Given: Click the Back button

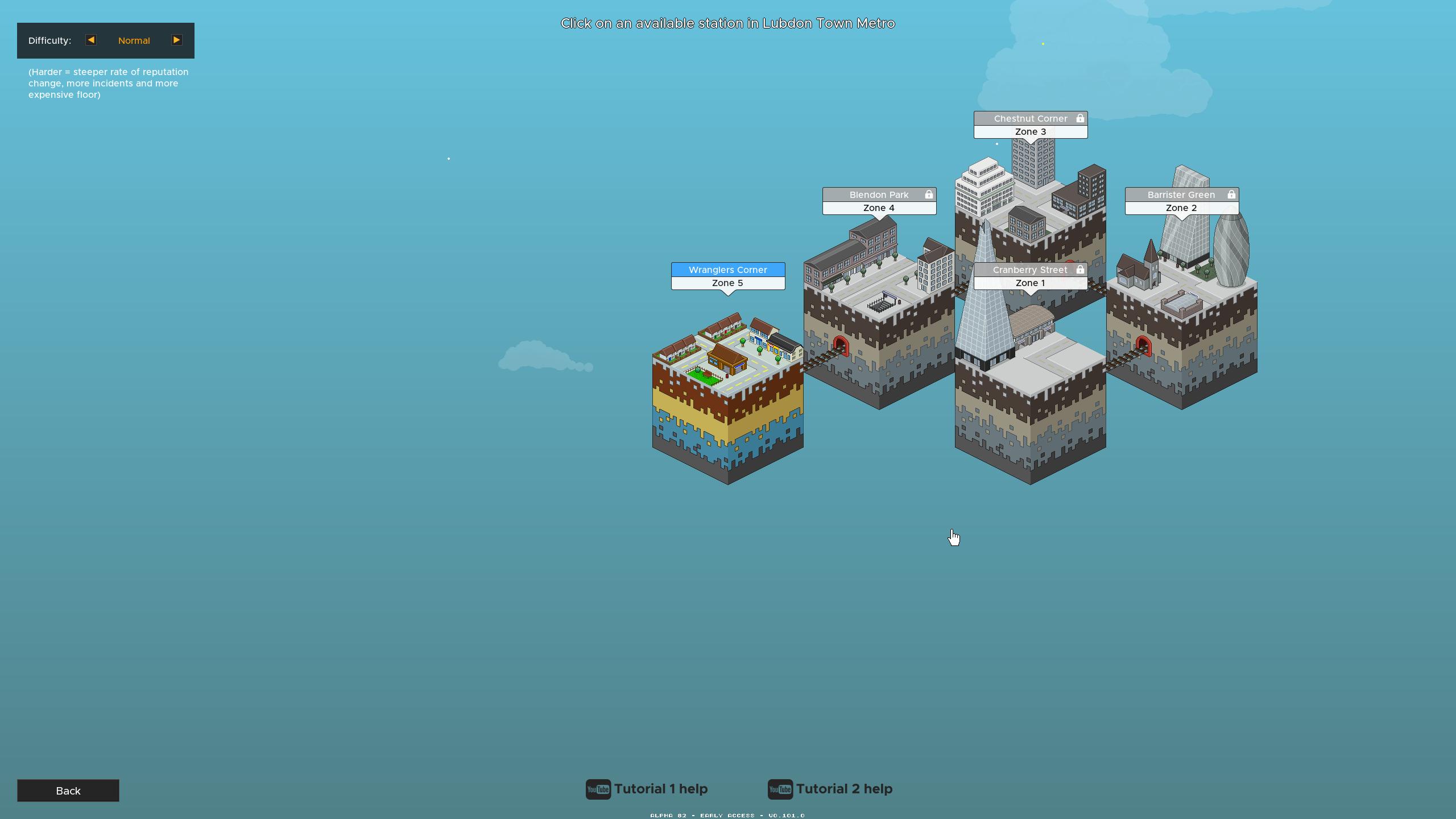Looking at the screenshot, I should pos(68,791).
